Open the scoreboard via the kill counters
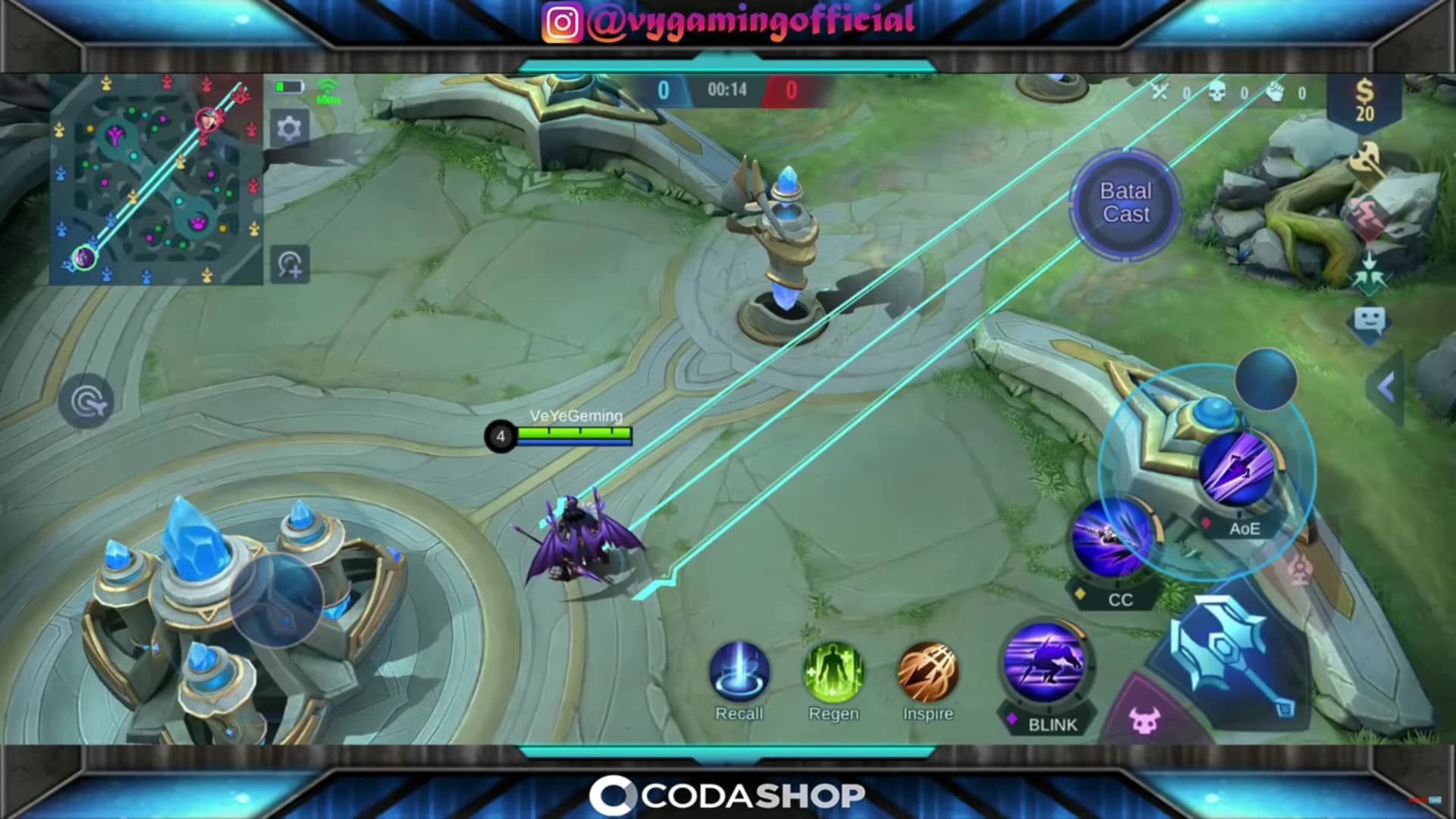 tap(1228, 93)
